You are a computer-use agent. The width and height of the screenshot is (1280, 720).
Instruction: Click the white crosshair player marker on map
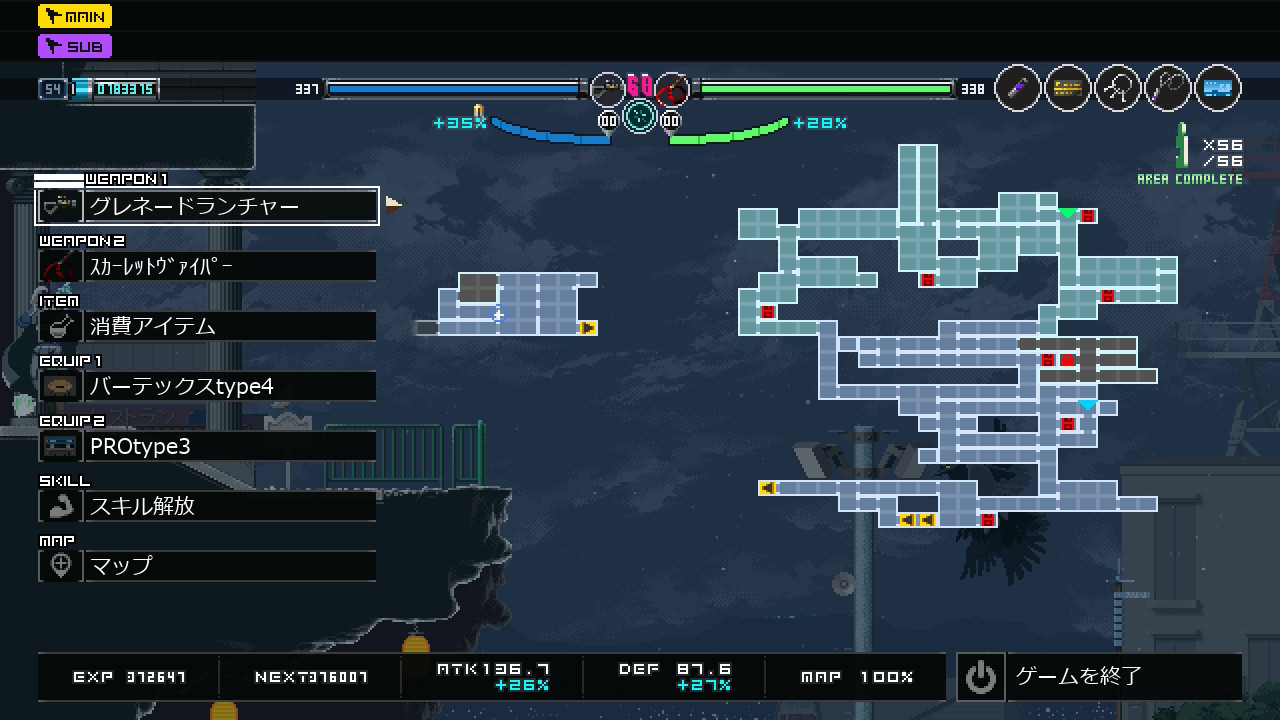(498, 316)
